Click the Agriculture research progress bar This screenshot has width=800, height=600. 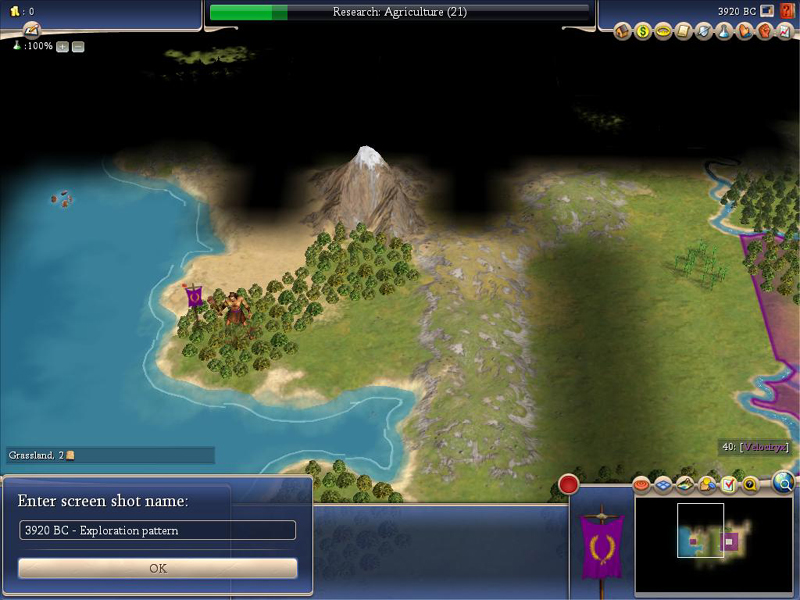(400, 12)
